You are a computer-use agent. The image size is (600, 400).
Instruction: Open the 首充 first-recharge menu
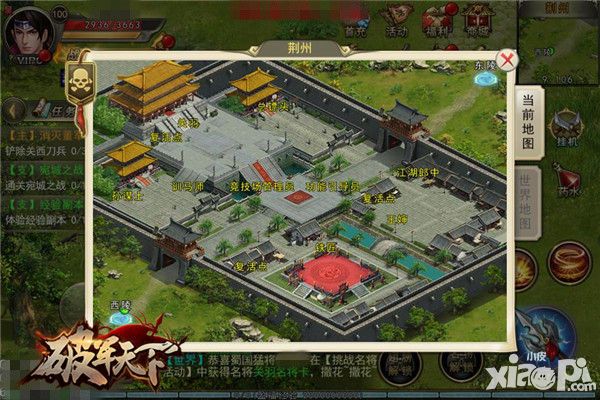[354, 20]
